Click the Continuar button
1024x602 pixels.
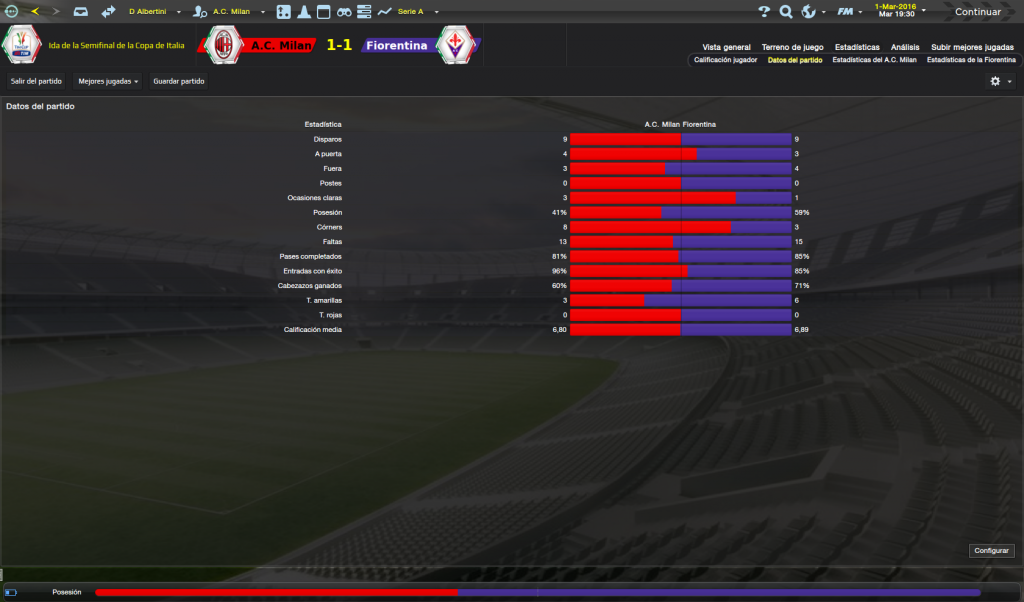click(977, 12)
